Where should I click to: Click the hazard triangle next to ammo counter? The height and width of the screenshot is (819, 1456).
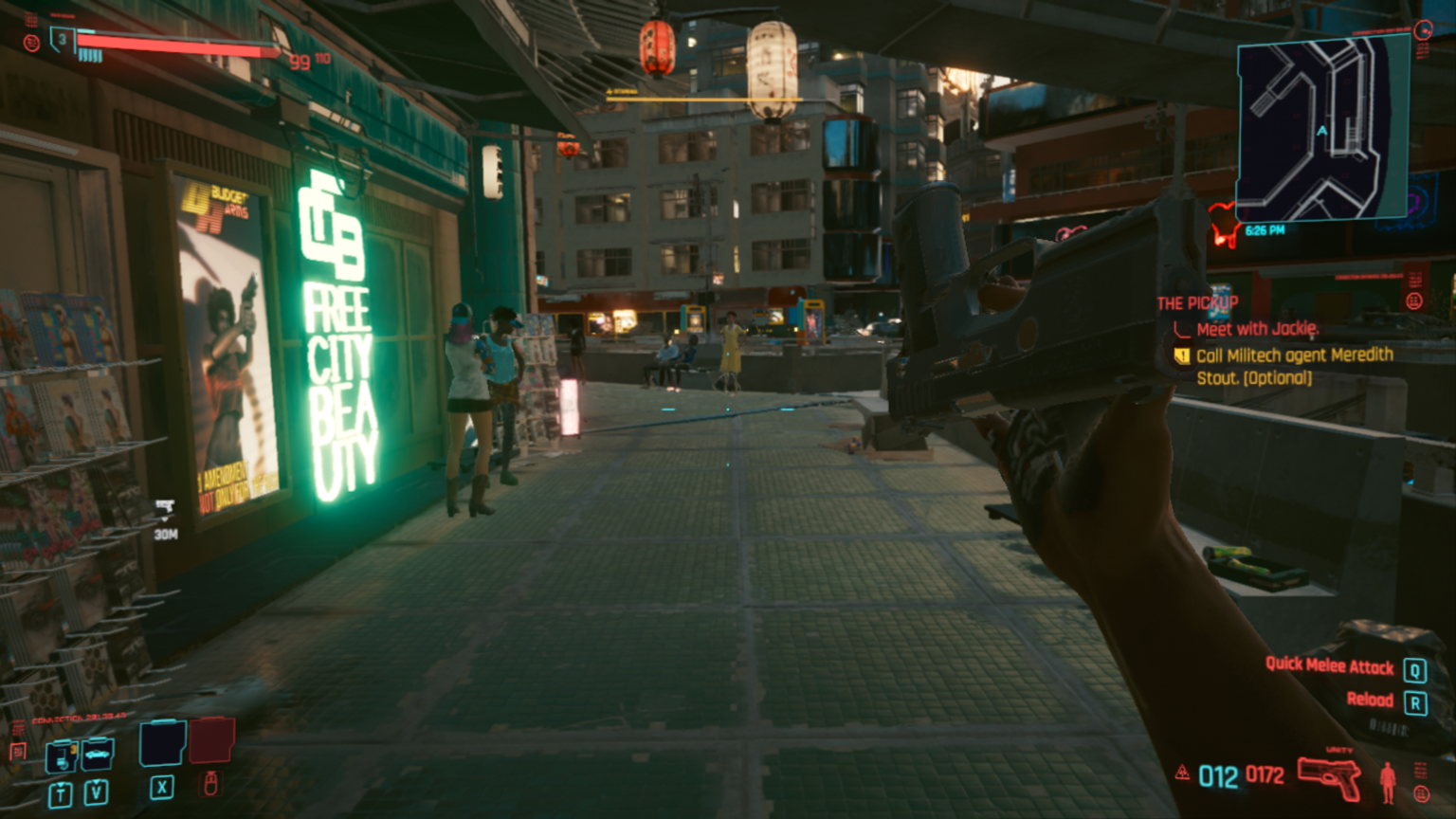[x=1184, y=773]
